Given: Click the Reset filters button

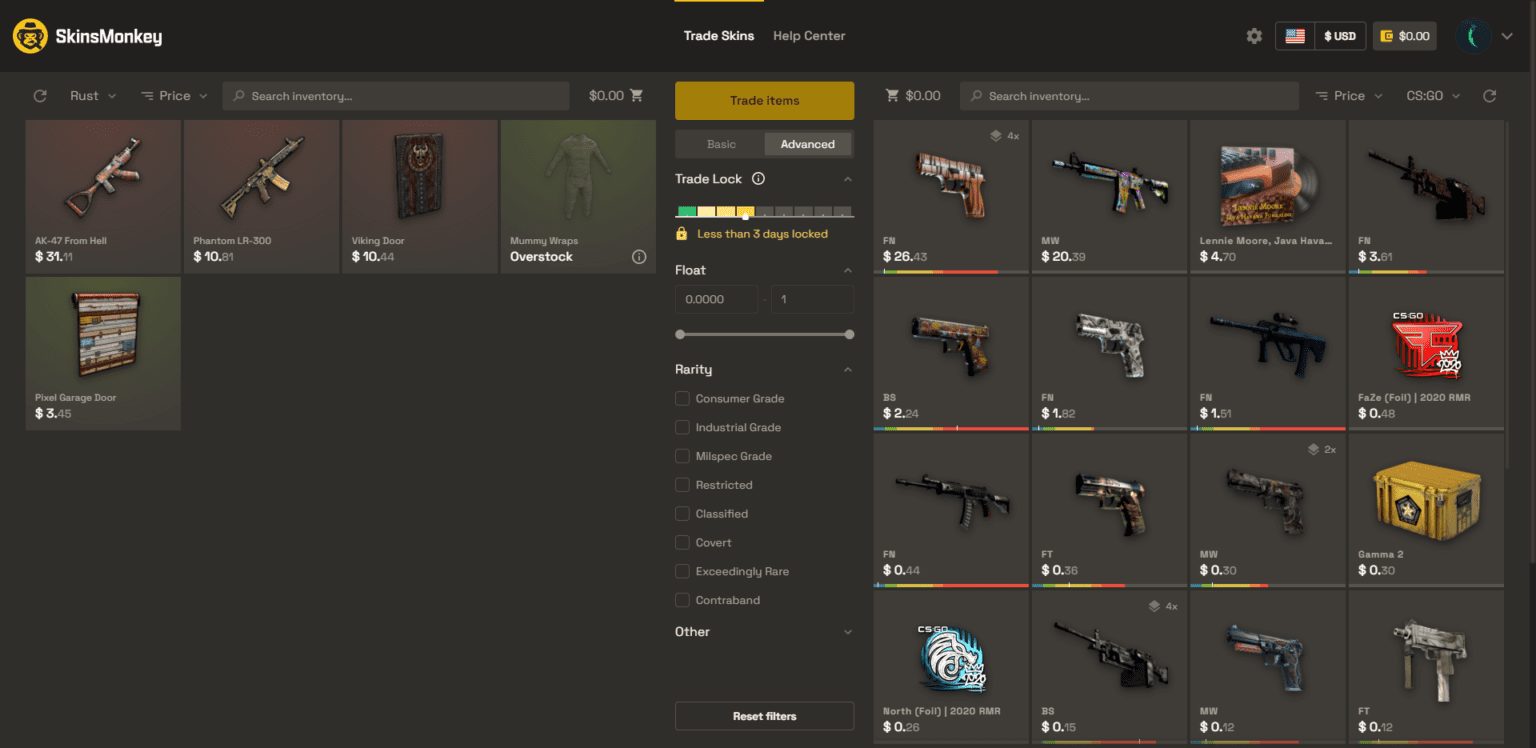Looking at the screenshot, I should [764, 716].
